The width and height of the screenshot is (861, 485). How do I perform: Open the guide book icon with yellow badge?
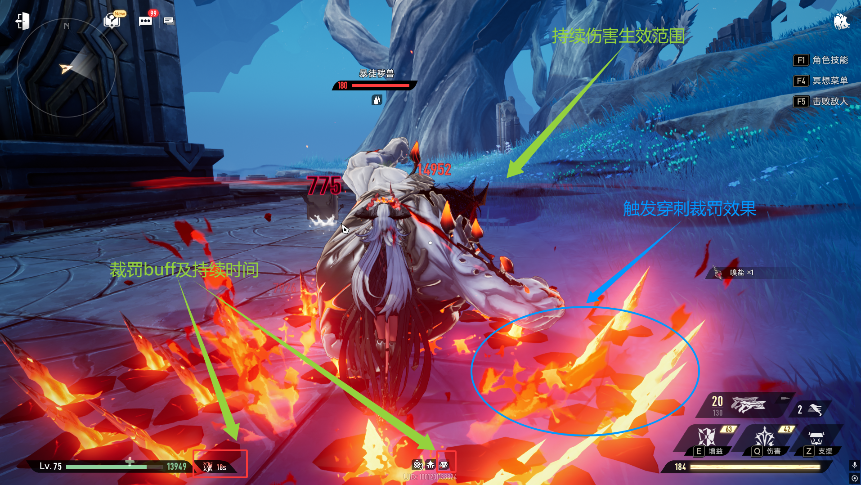coord(113,20)
